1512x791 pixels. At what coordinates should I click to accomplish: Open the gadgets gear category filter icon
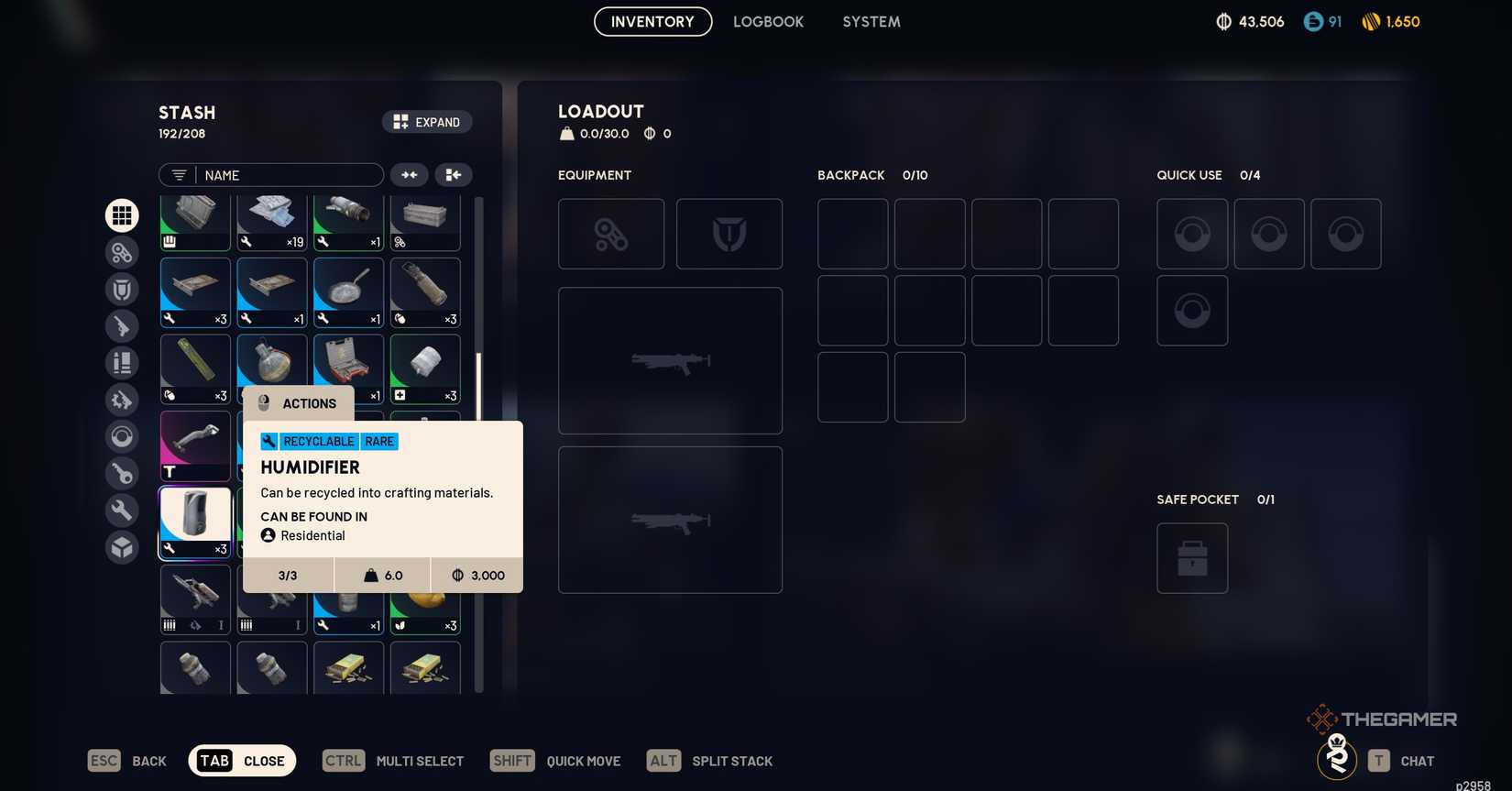(x=122, y=253)
